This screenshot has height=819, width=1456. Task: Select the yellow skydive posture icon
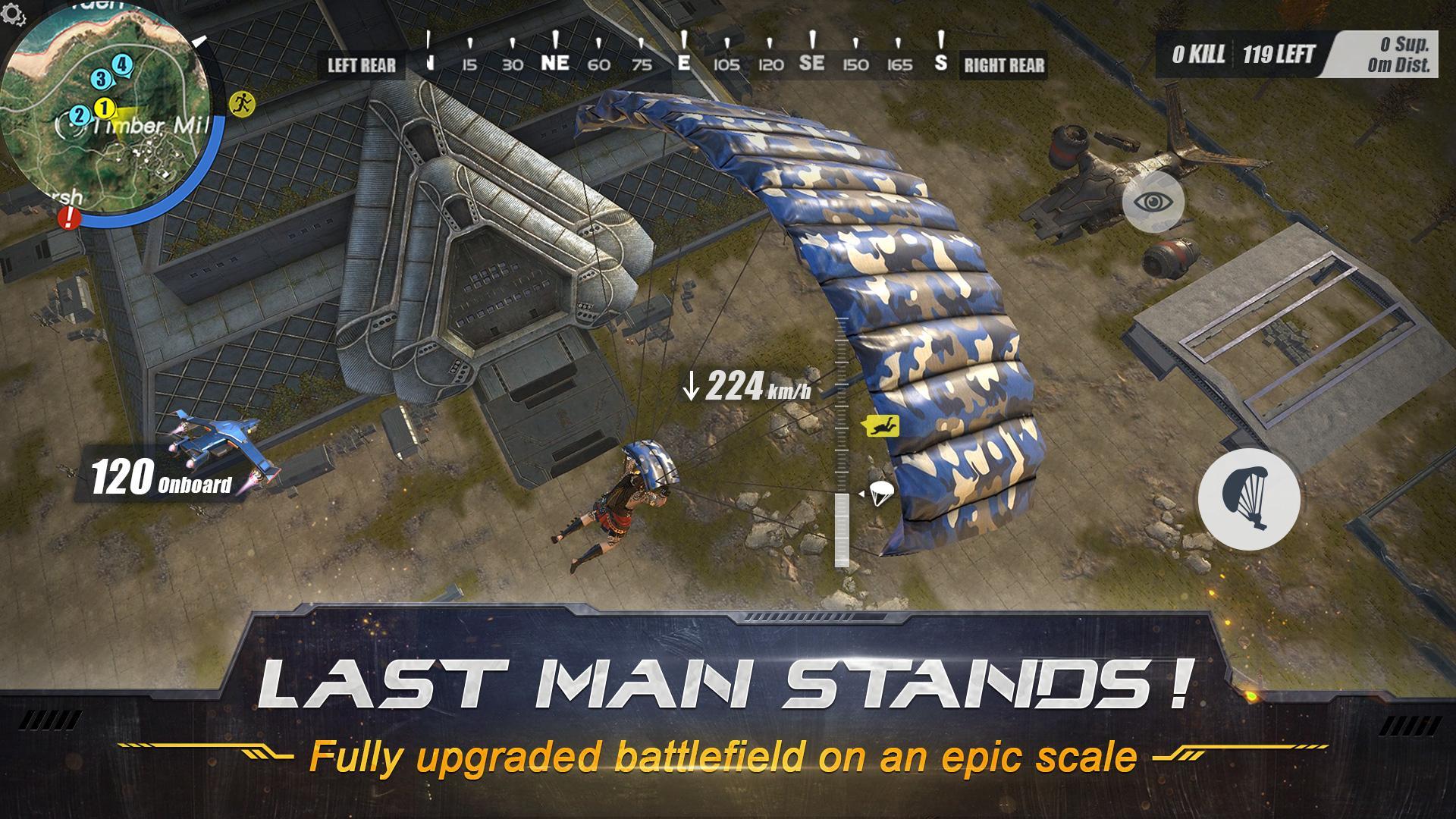tap(880, 427)
